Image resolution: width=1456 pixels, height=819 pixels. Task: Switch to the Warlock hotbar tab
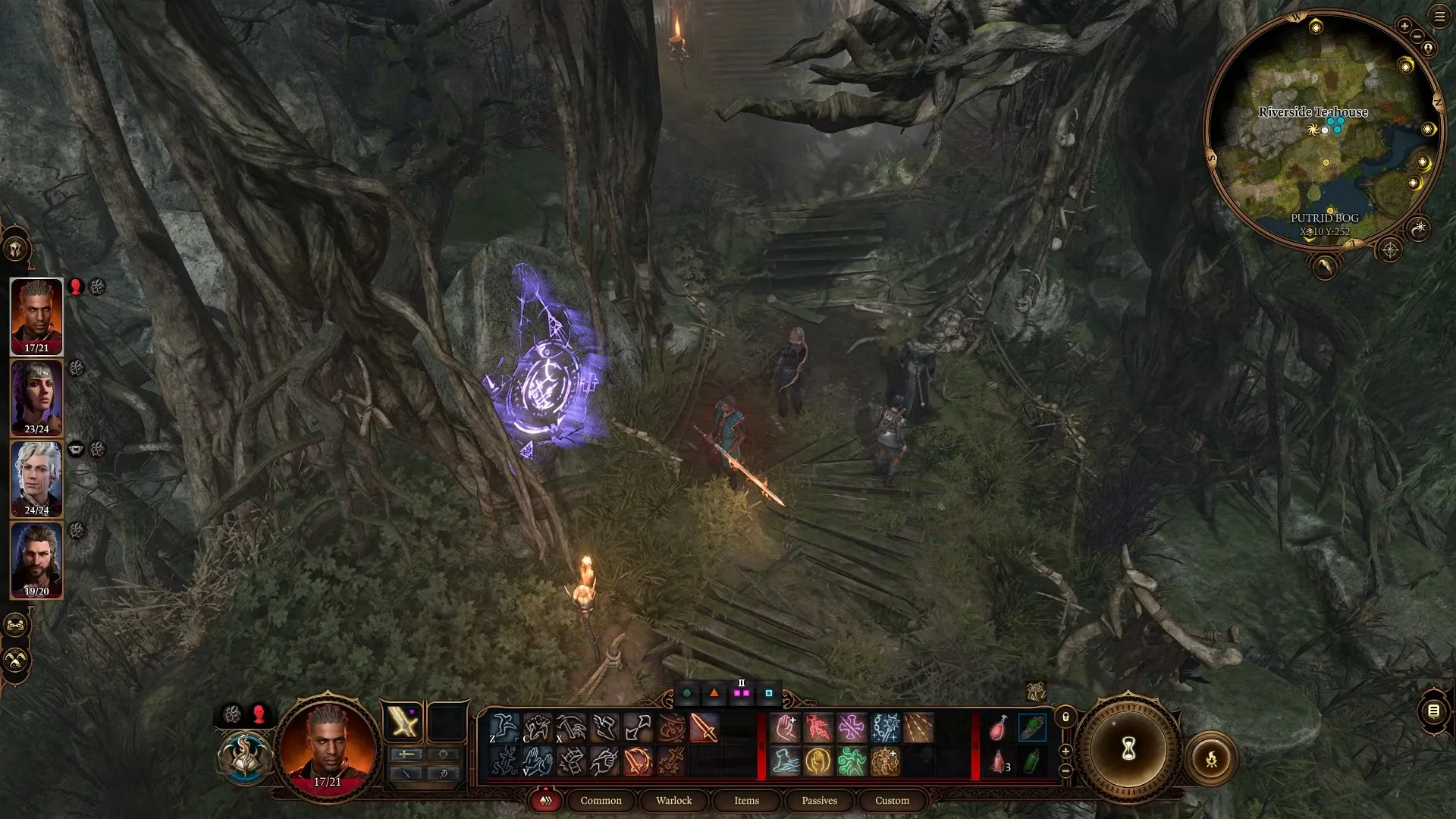tap(673, 800)
